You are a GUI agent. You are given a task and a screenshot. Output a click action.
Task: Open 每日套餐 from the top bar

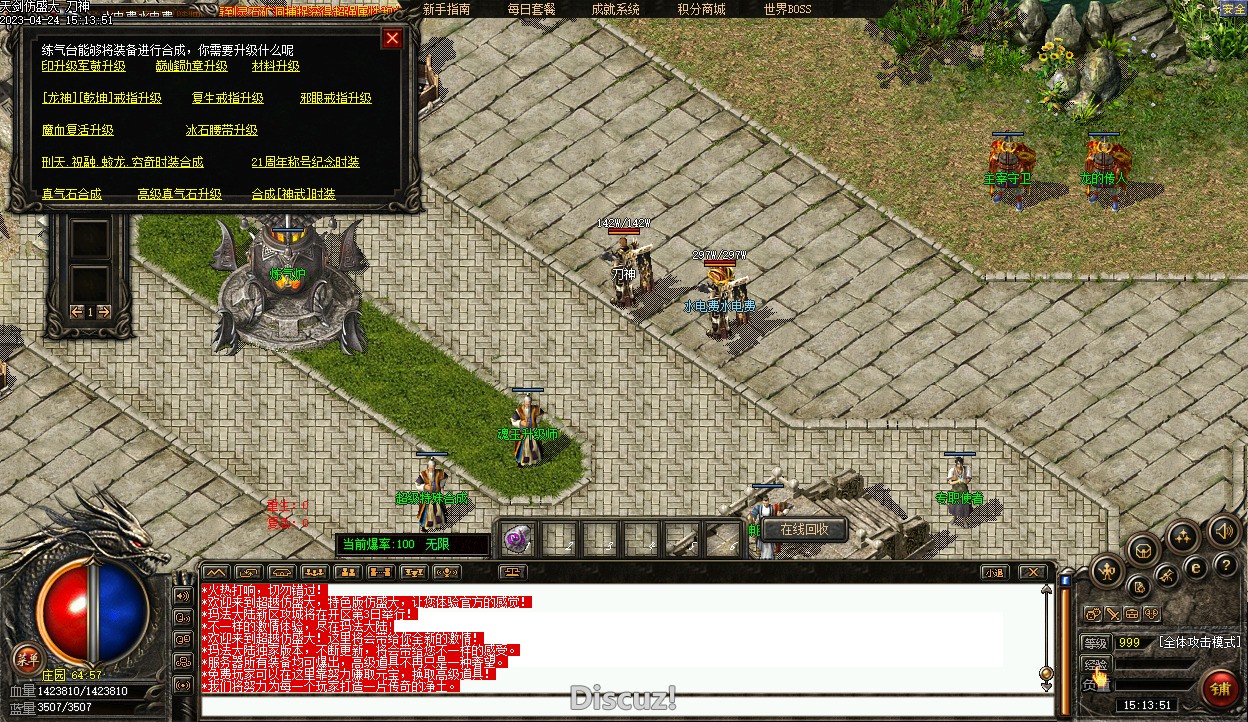(x=530, y=9)
